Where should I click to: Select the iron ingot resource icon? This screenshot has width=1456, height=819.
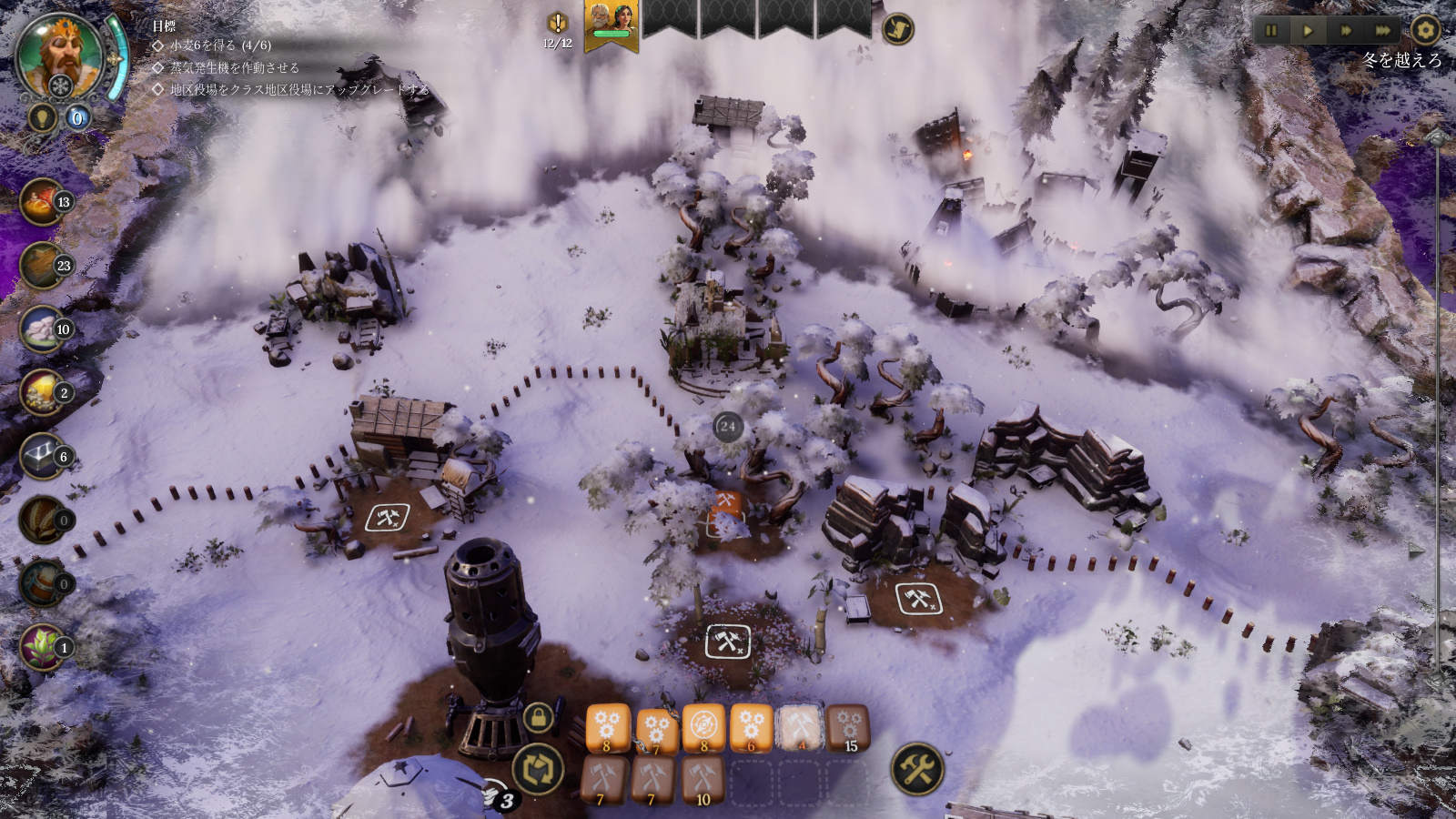(x=43, y=457)
